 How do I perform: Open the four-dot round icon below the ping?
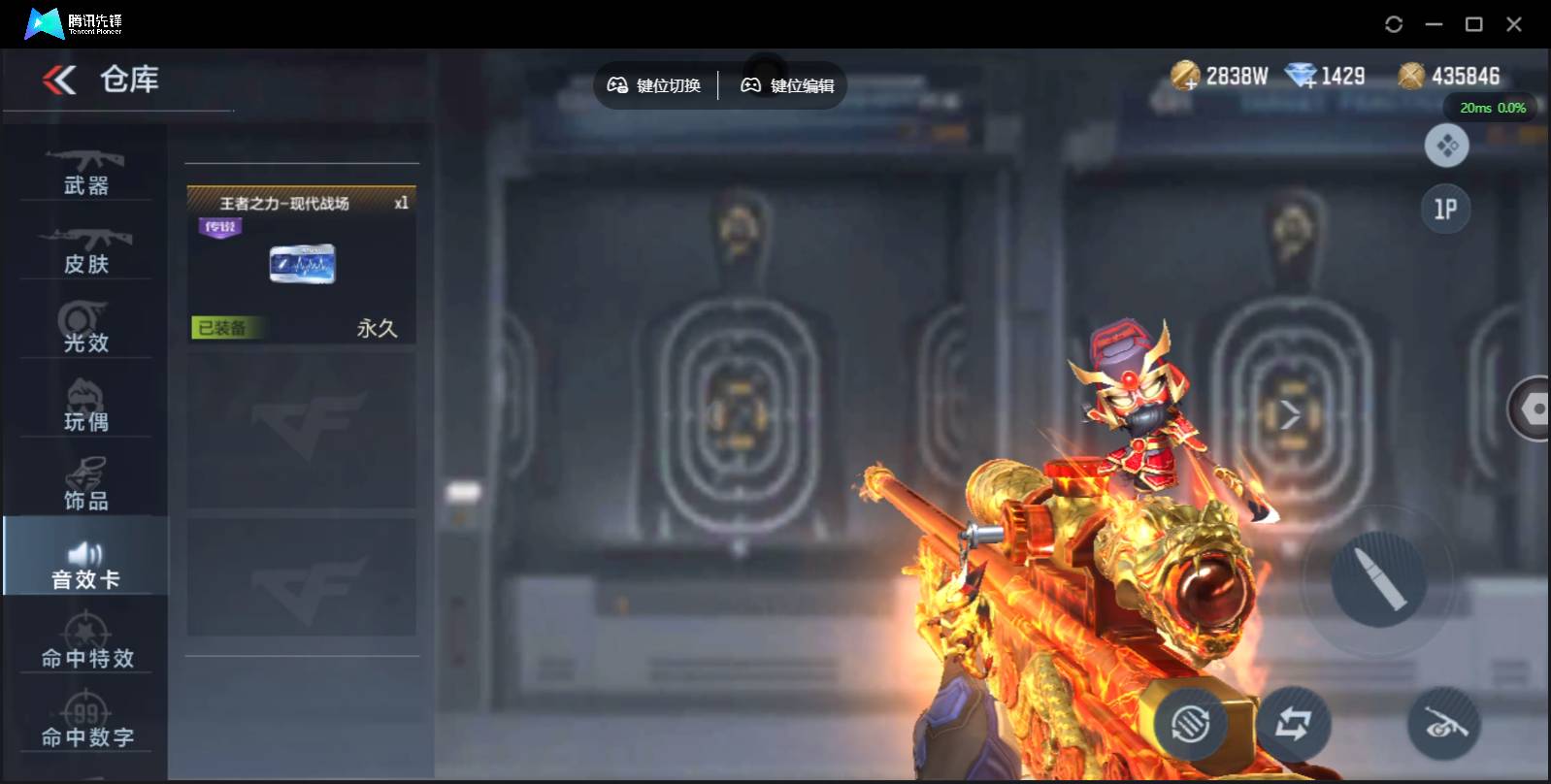coord(1446,147)
